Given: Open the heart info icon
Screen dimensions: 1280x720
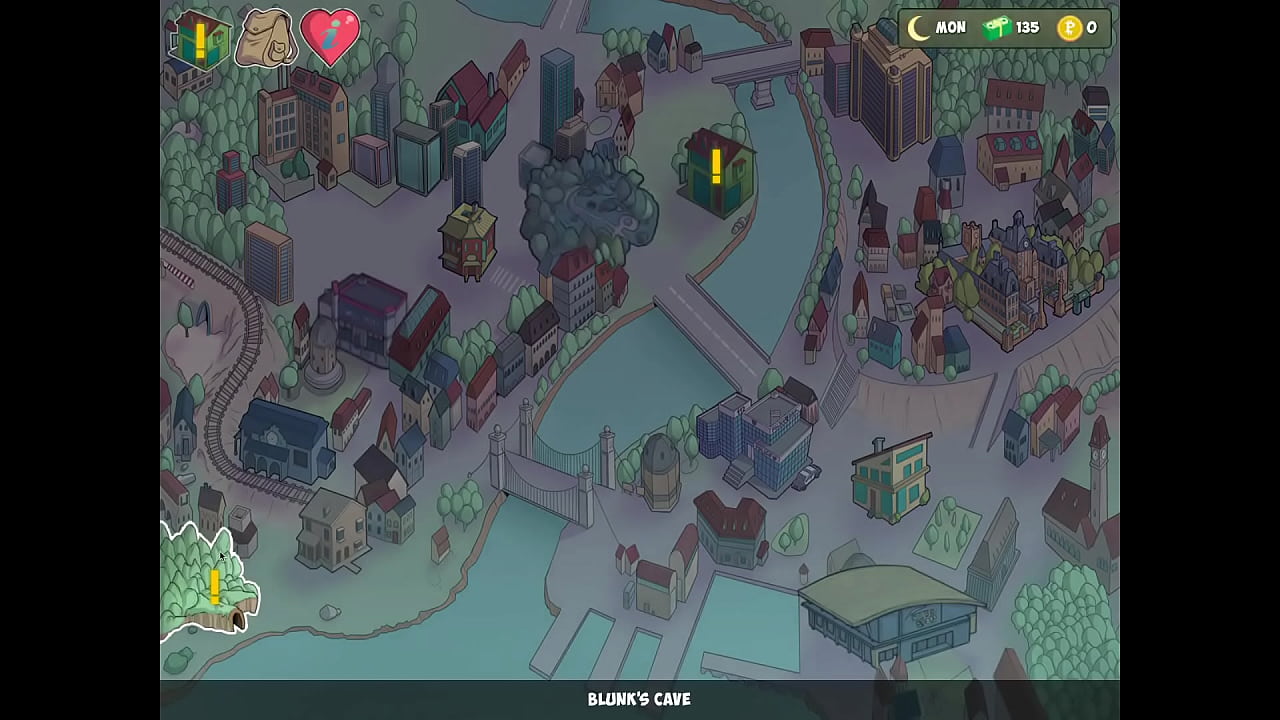Looking at the screenshot, I should click(330, 38).
